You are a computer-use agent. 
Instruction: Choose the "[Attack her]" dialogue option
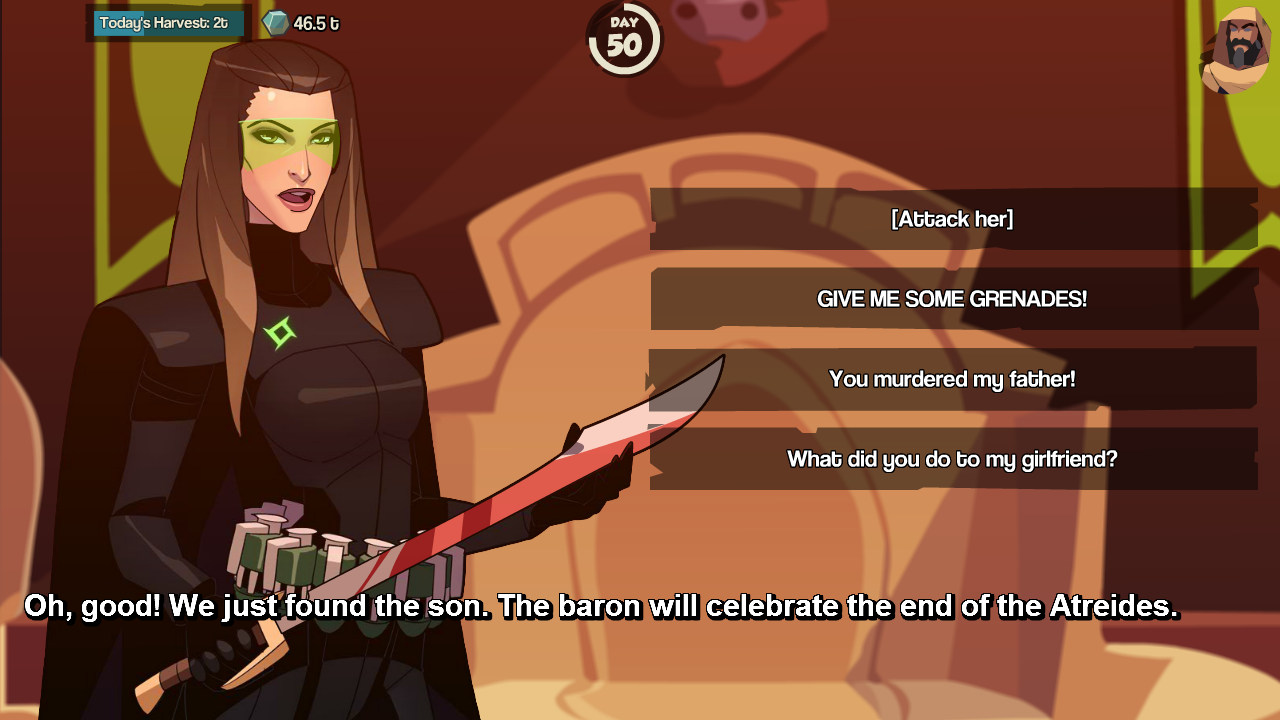[x=952, y=219]
